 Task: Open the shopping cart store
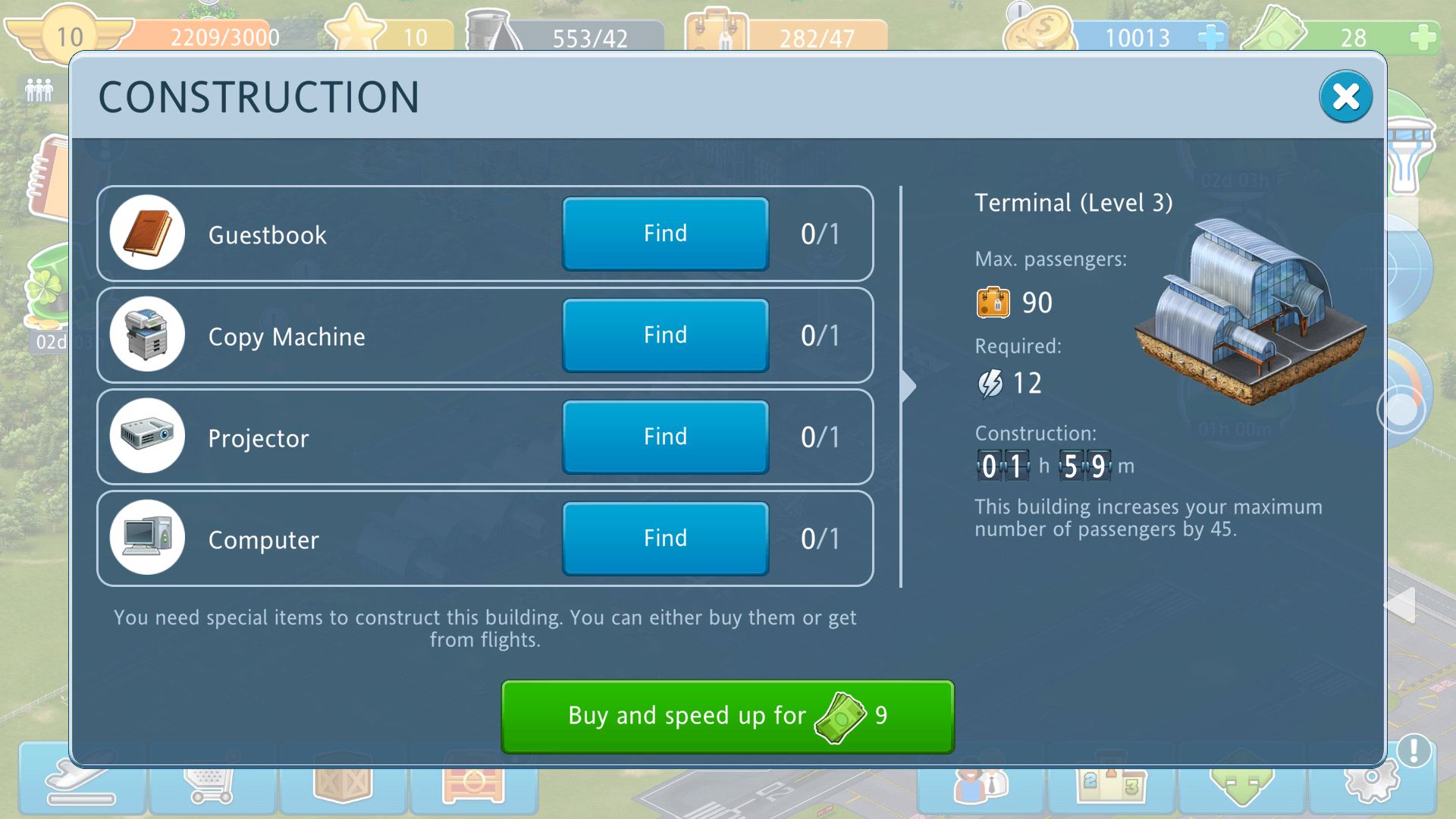click(212, 785)
